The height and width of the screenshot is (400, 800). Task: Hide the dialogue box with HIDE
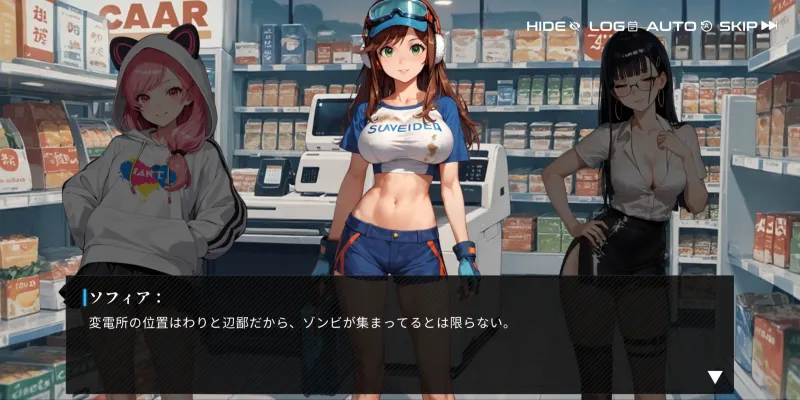(x=553, y=25)
